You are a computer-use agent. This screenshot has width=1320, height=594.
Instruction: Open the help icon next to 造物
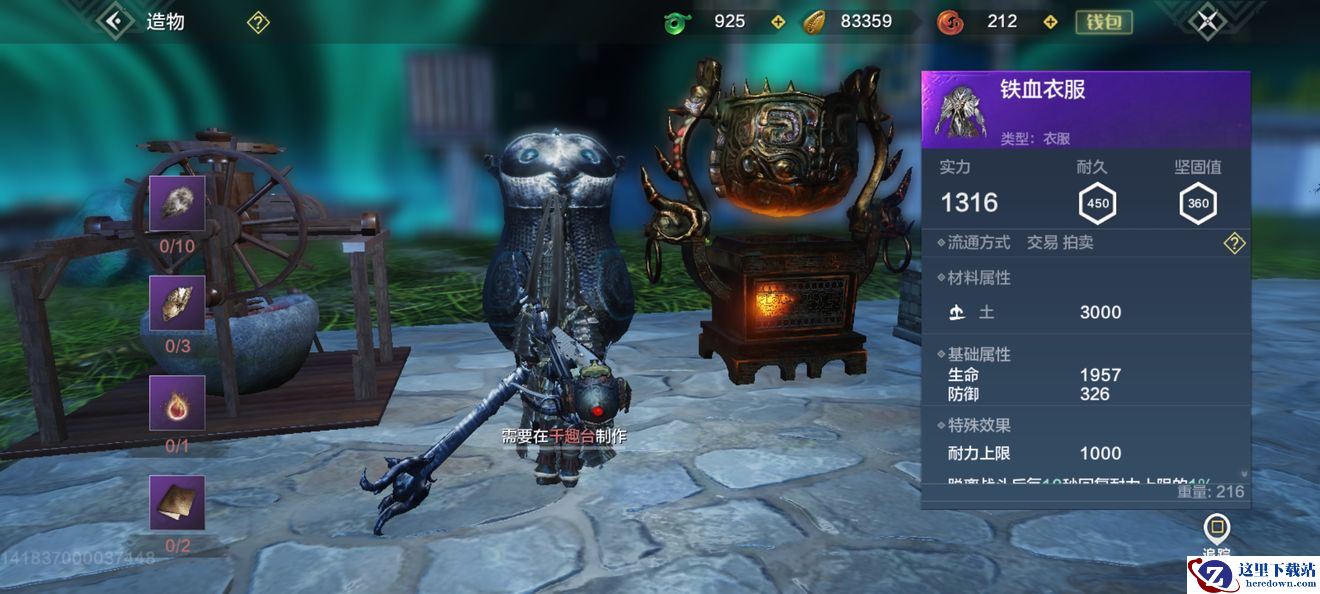coord(258,22)
